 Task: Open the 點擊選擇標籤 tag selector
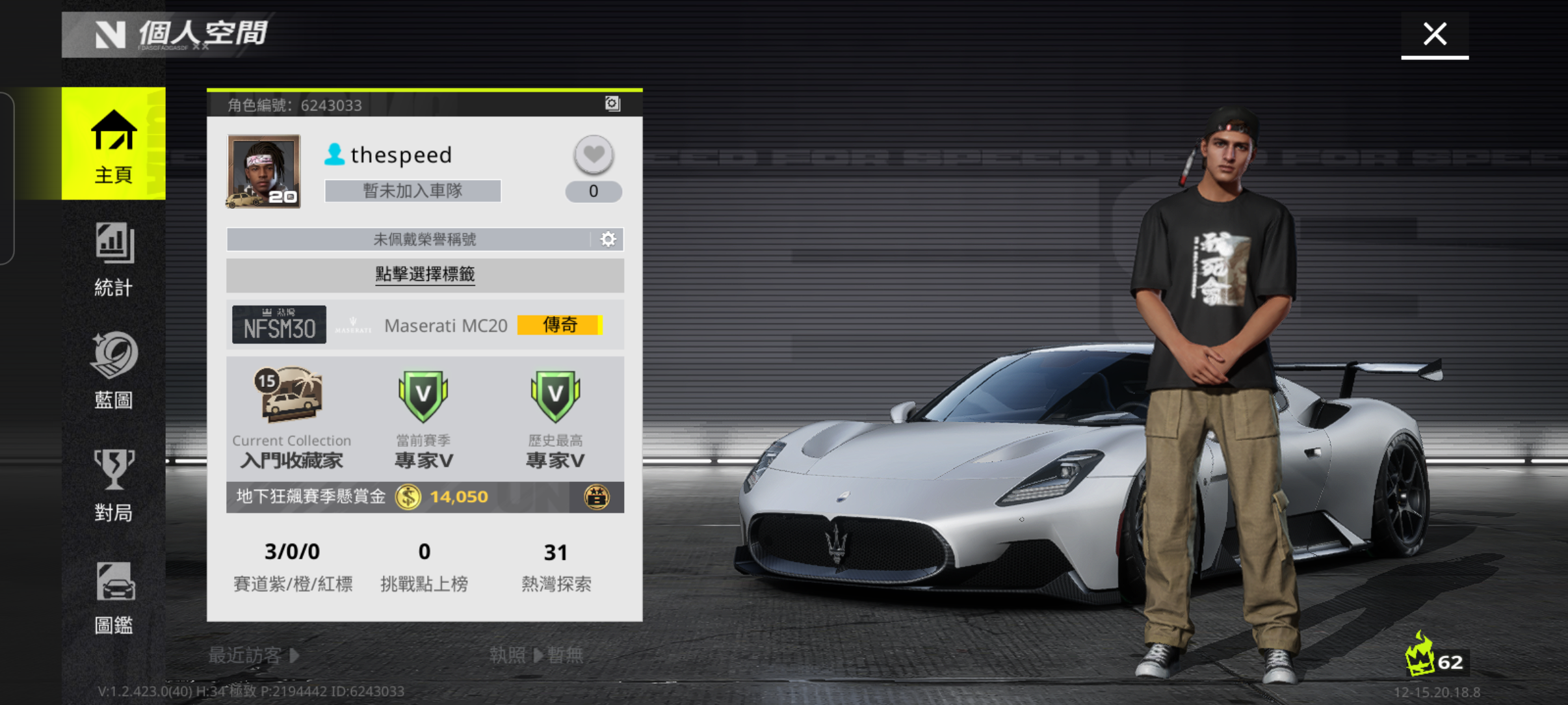click(x=424, y=274)
